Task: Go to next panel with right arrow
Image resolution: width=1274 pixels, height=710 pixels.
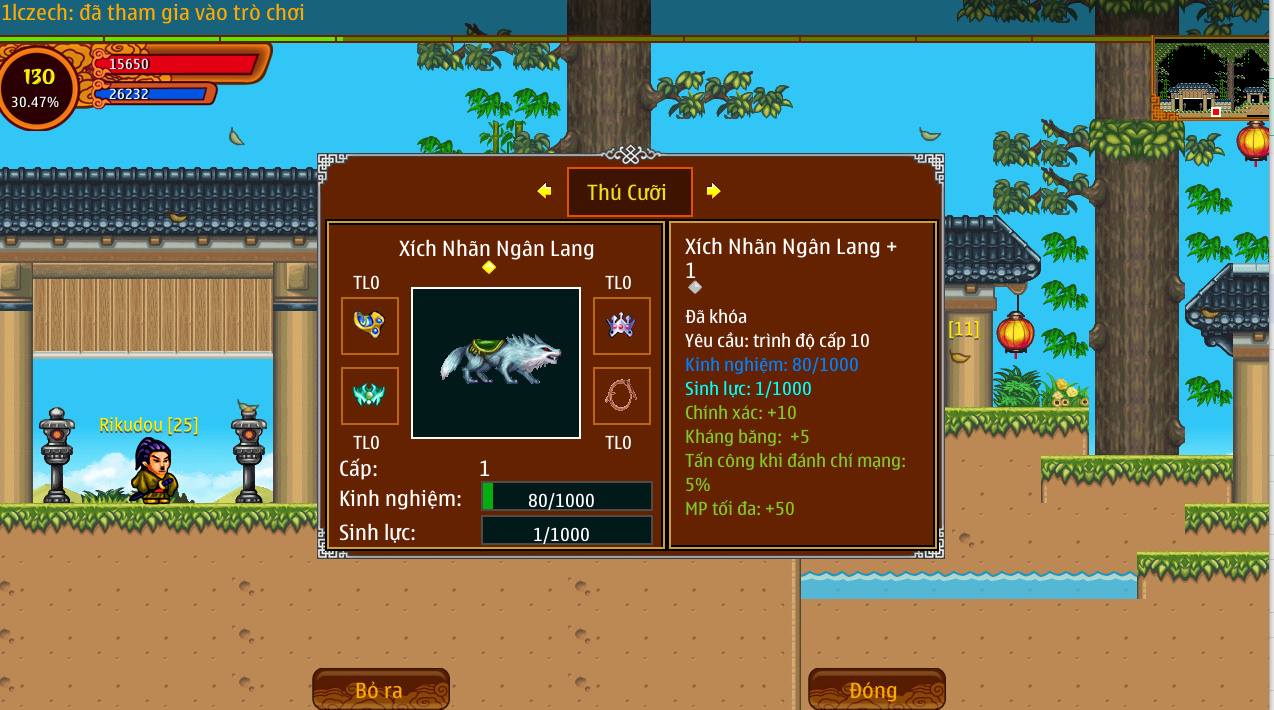Action: [713, 191]
